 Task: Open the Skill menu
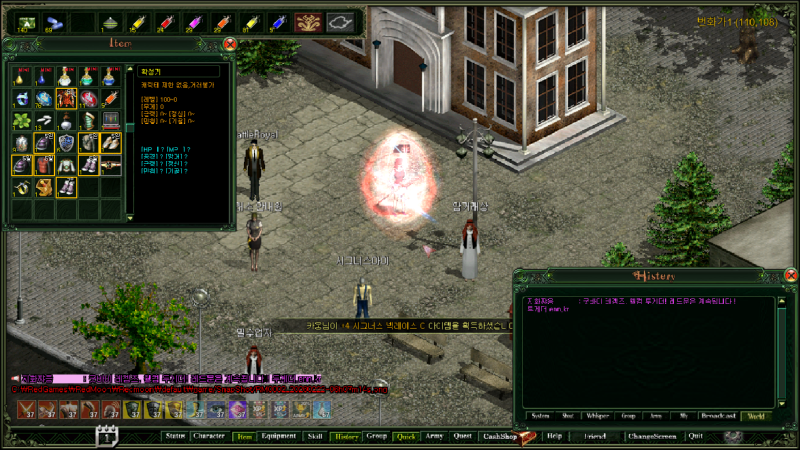[315, 436]
